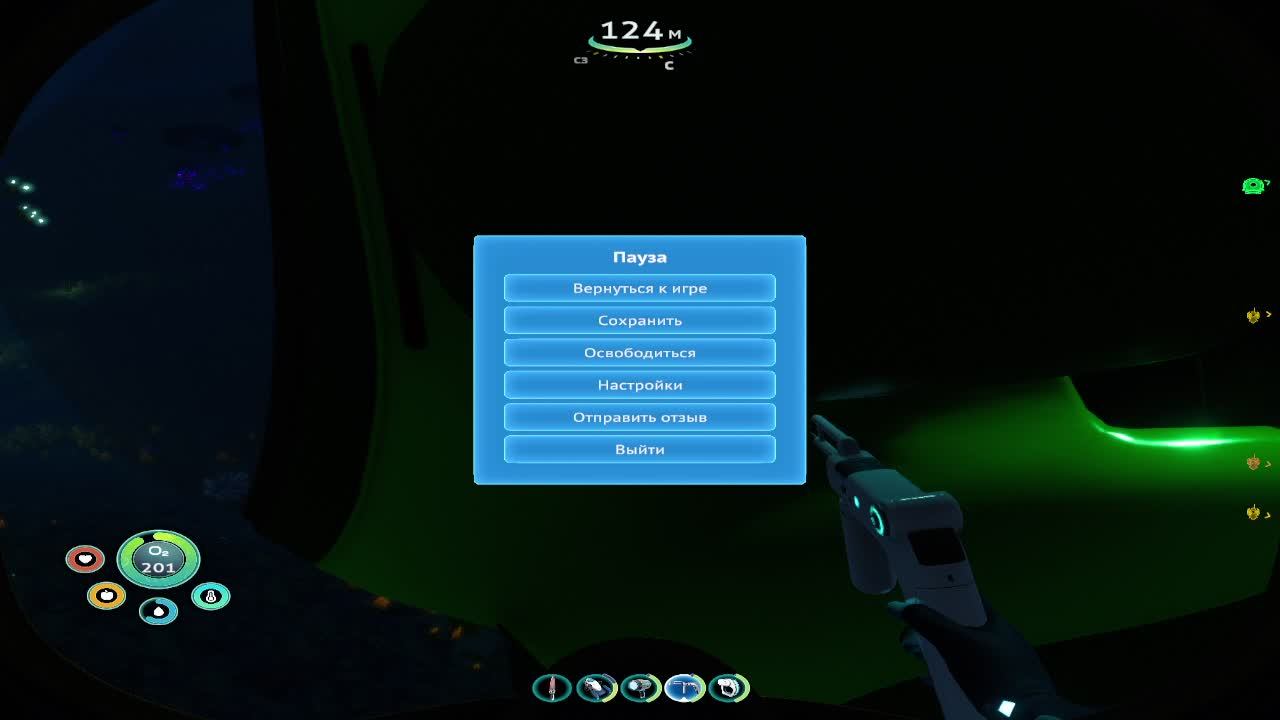This screenshot has width=1280, height=720.
Task: Expand the pinned recipe next to the green icon
Action: click(1266, 185)
